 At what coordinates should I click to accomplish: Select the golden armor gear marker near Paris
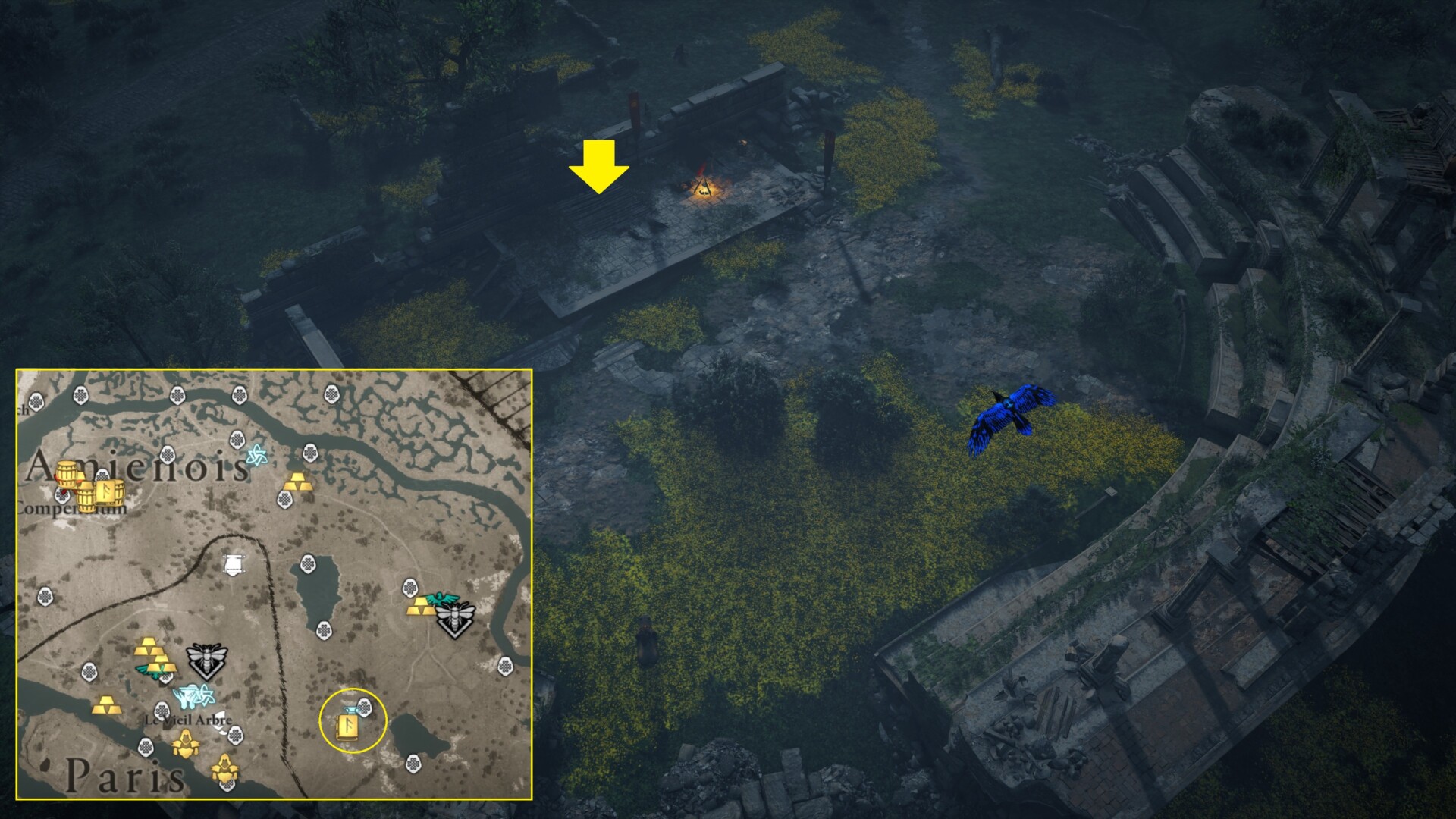click(184, 743)
